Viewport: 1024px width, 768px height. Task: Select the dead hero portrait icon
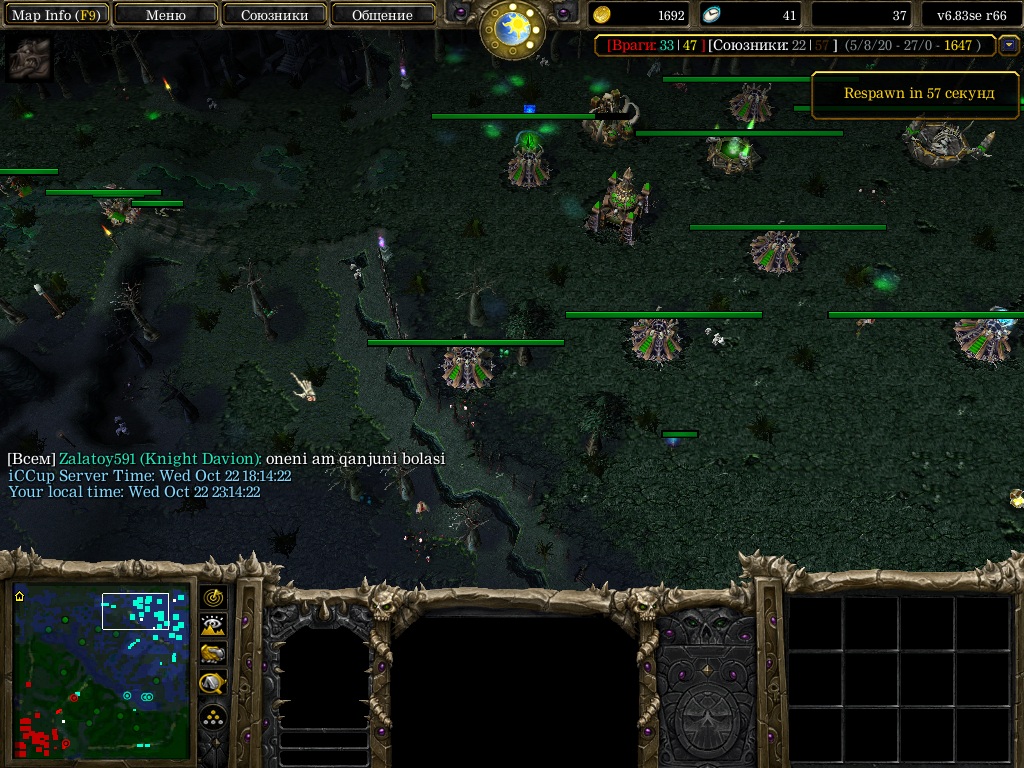point(28,60)
